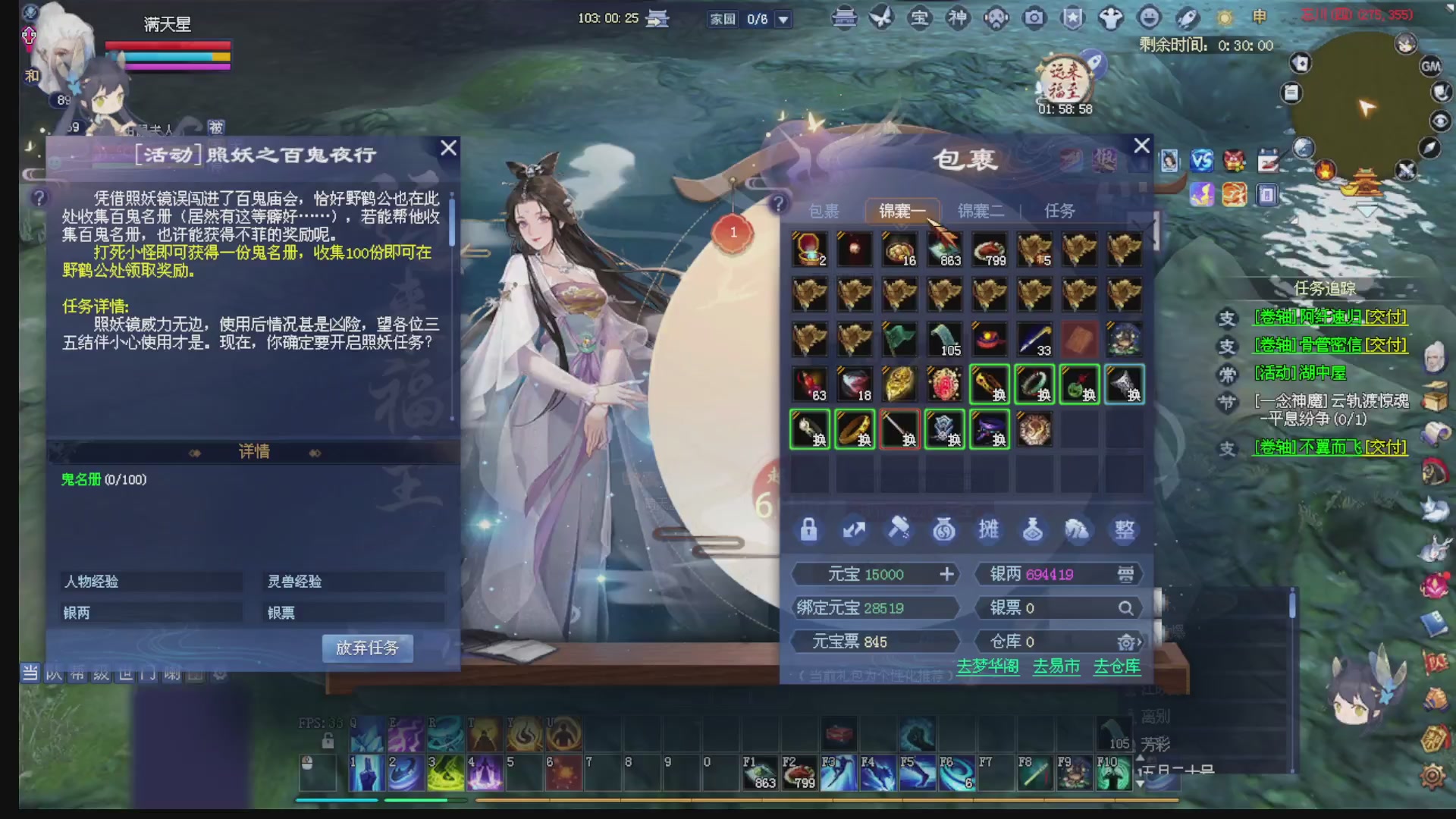Click the 神 icon on the top bar
The width and height of the screenshot is (1456, 819).
click(958, 17)
